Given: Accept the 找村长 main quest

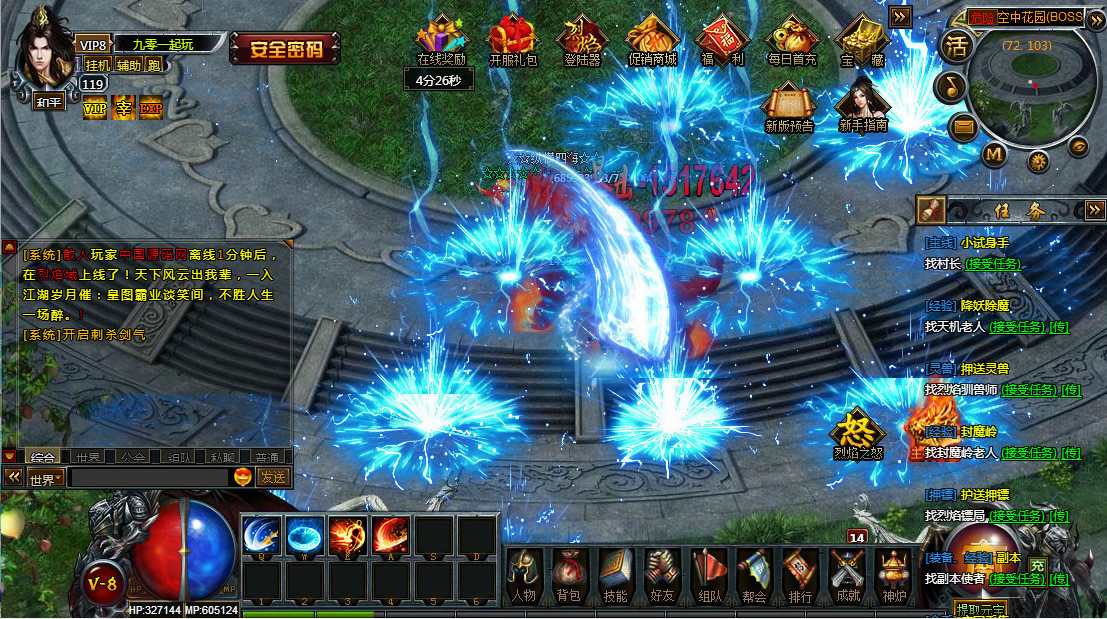Looking at the screenshot, I should tap(993, 264).
